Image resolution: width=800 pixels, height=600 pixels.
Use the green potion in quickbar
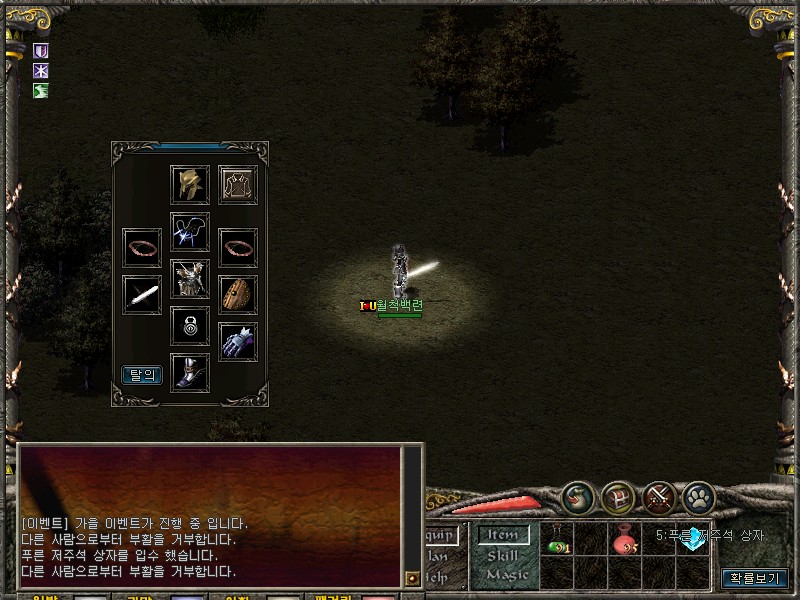(x=557, y=542)
